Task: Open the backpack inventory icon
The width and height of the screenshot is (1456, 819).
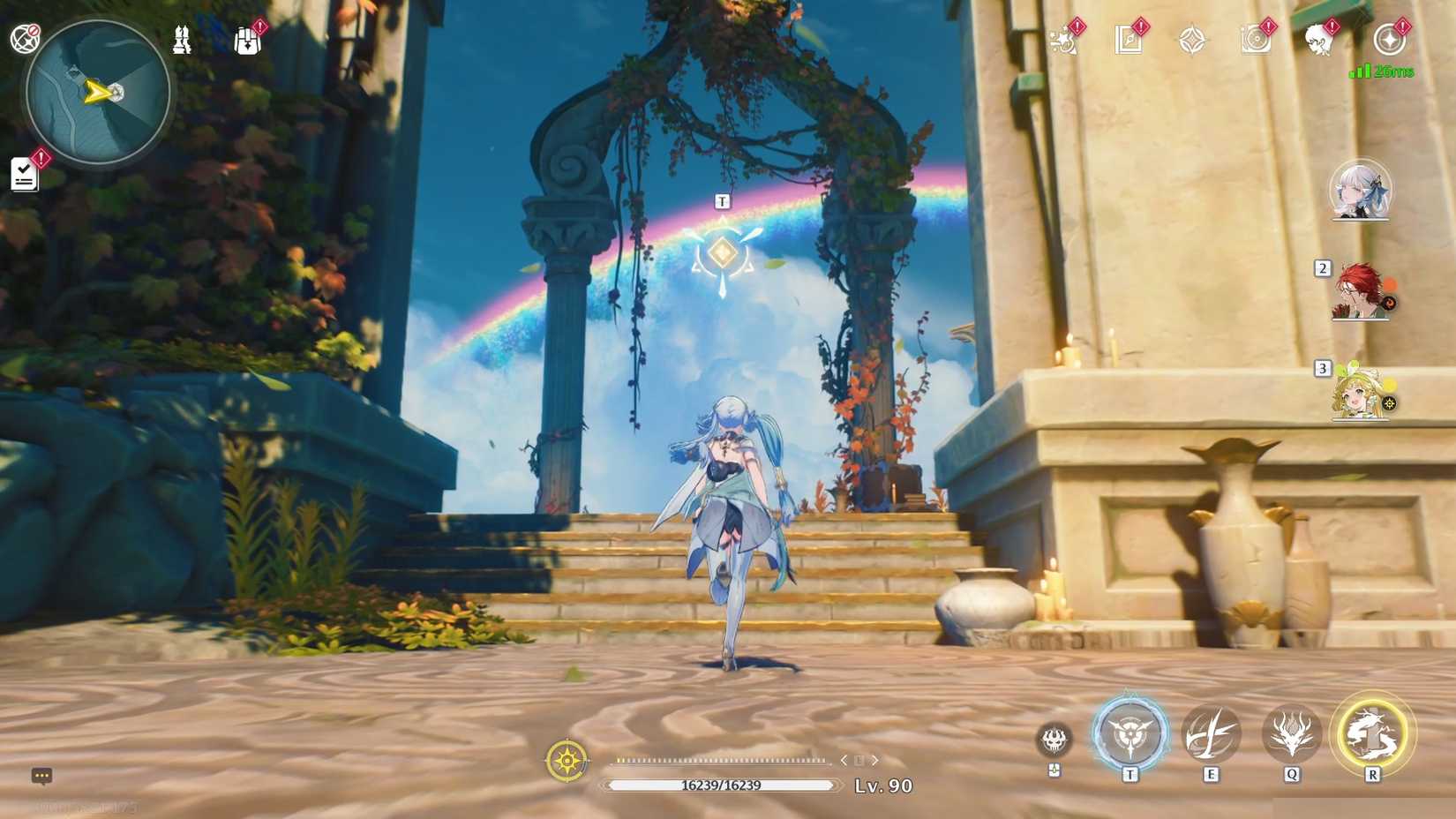Action: 247,41
